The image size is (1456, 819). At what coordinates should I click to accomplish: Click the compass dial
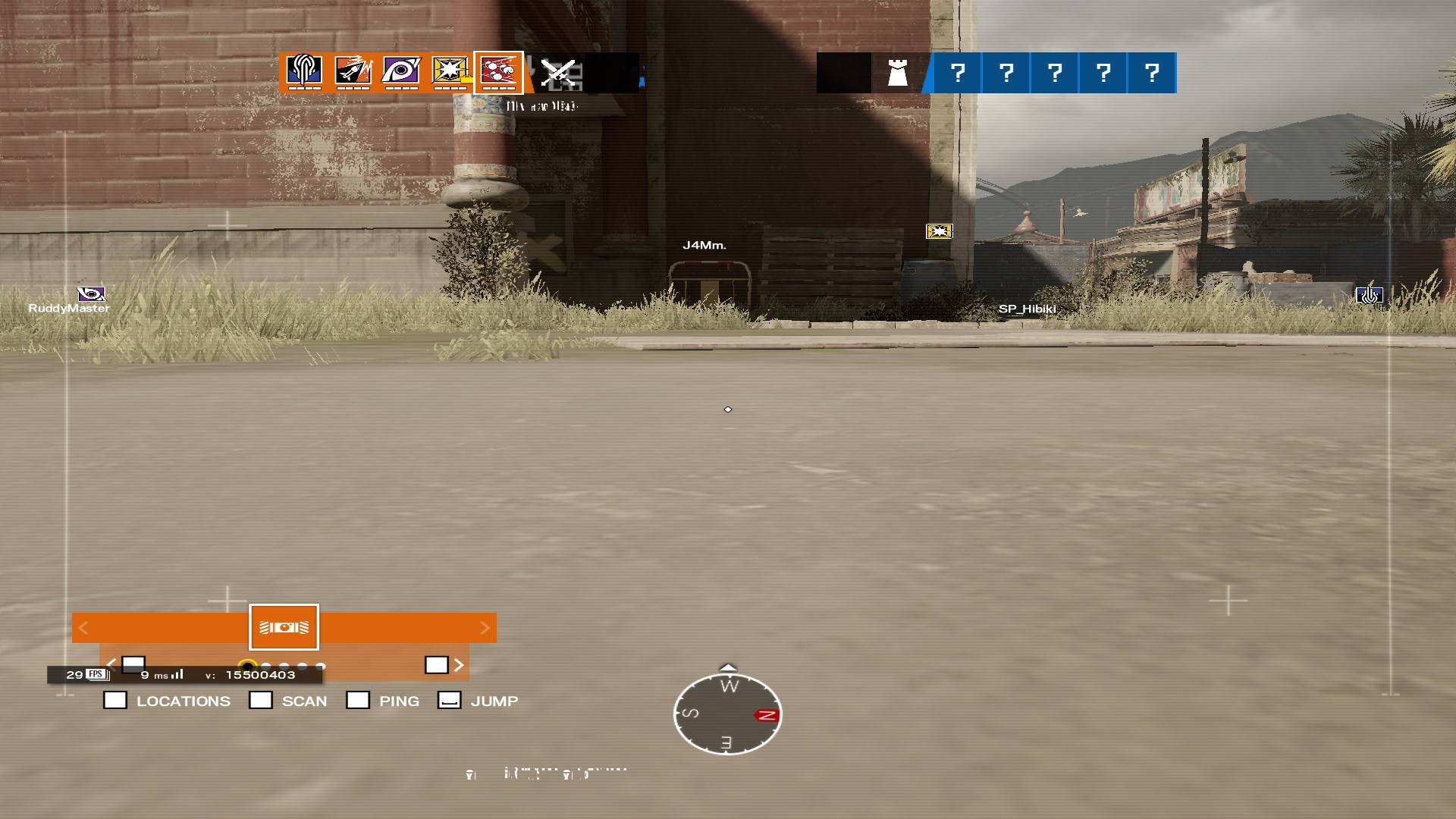(727, 714)
